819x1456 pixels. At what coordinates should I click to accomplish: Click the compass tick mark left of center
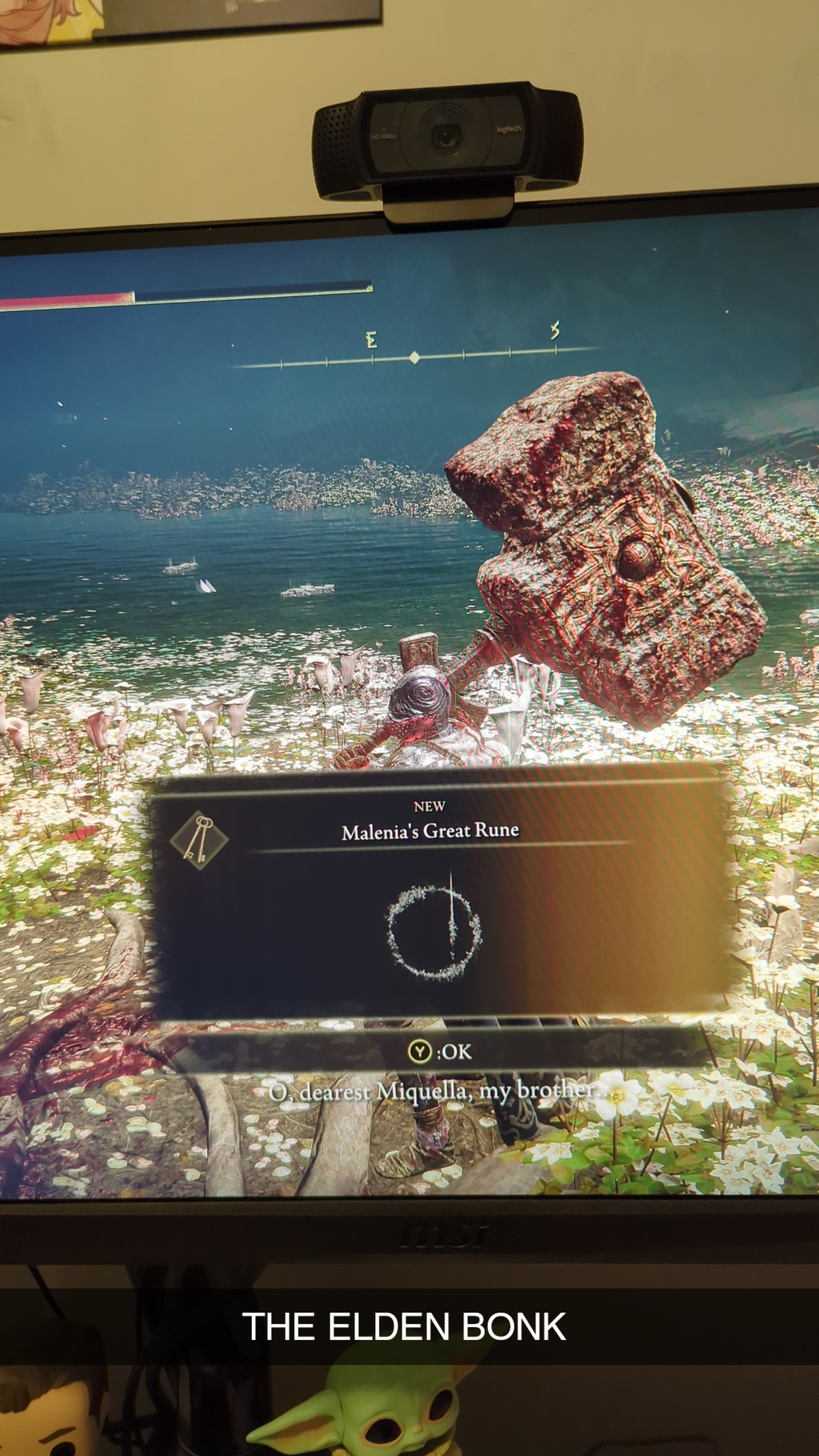pos(374,359)
